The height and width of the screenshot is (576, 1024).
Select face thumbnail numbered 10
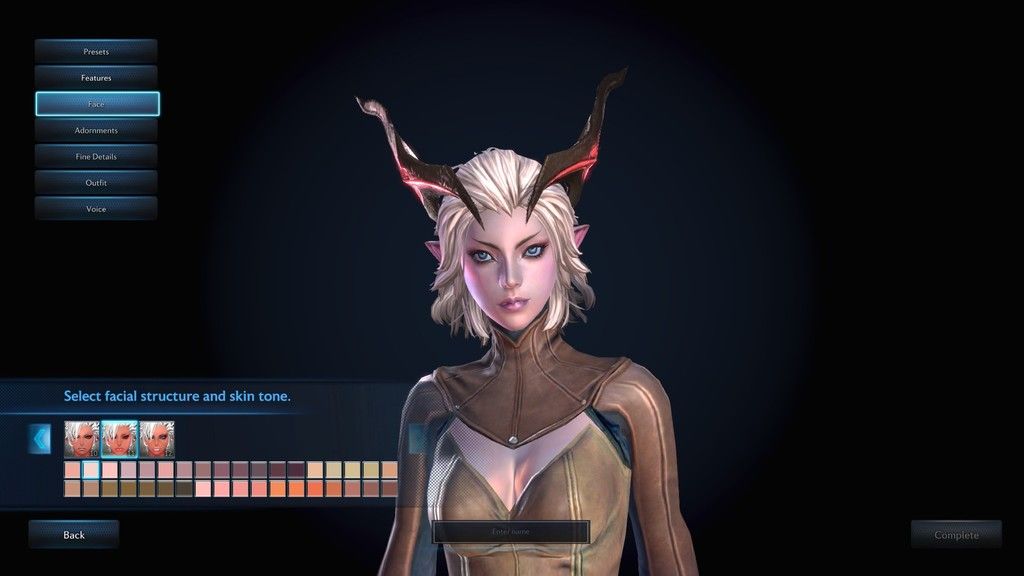click(82, 438)
